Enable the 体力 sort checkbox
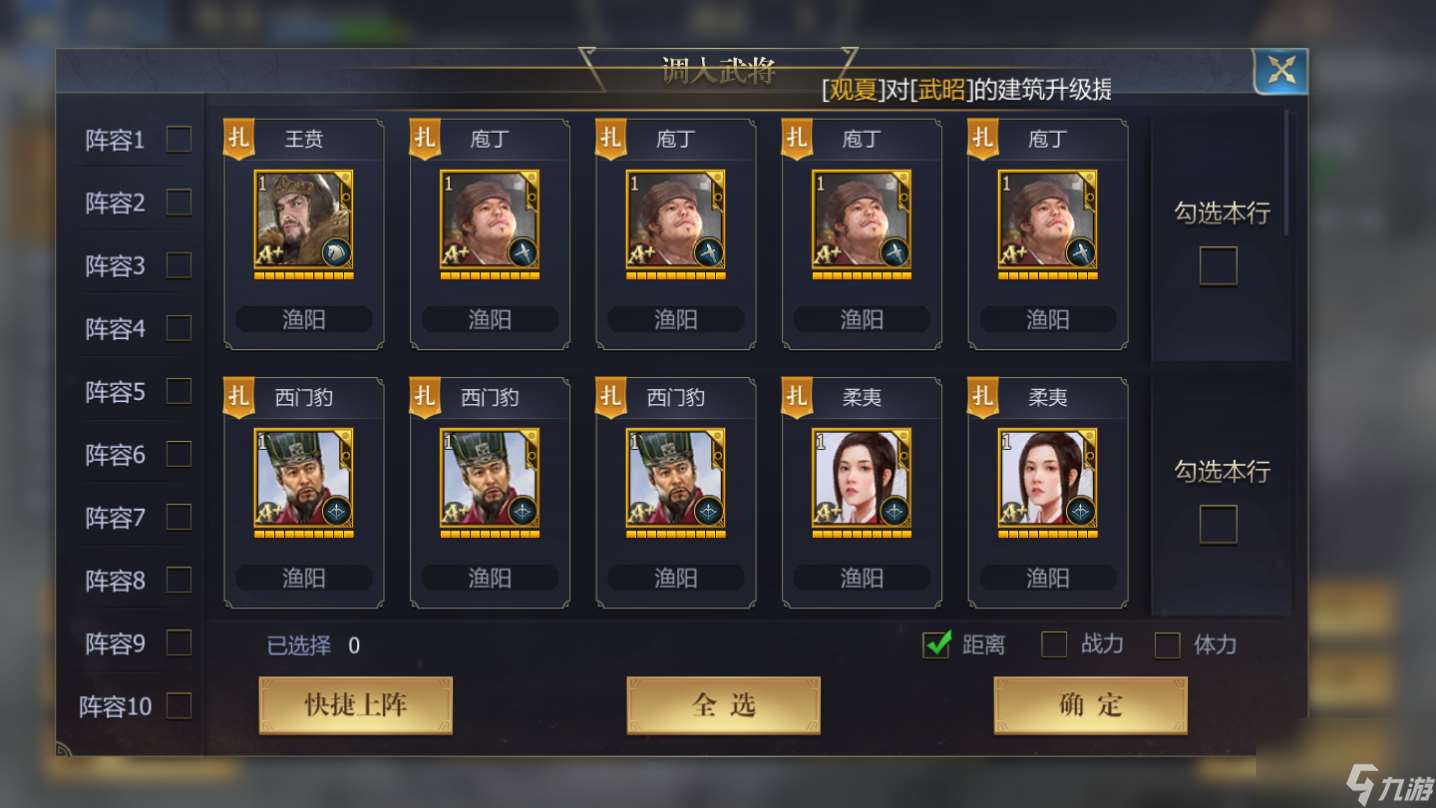This screenshot has height=808, width=1436. click(1167, 645)
